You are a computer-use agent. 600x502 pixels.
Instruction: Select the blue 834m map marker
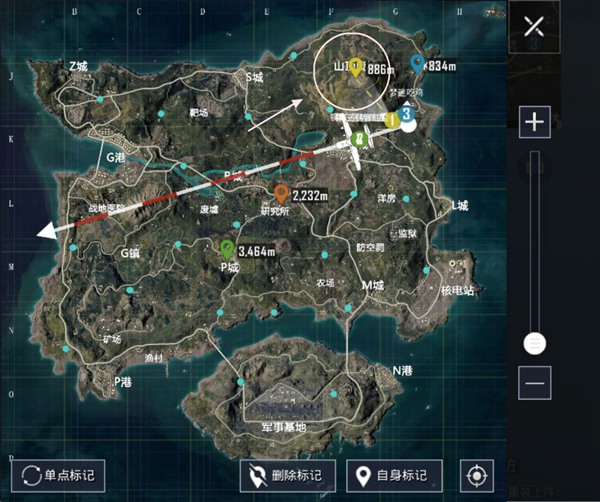[x=416, y=64]
